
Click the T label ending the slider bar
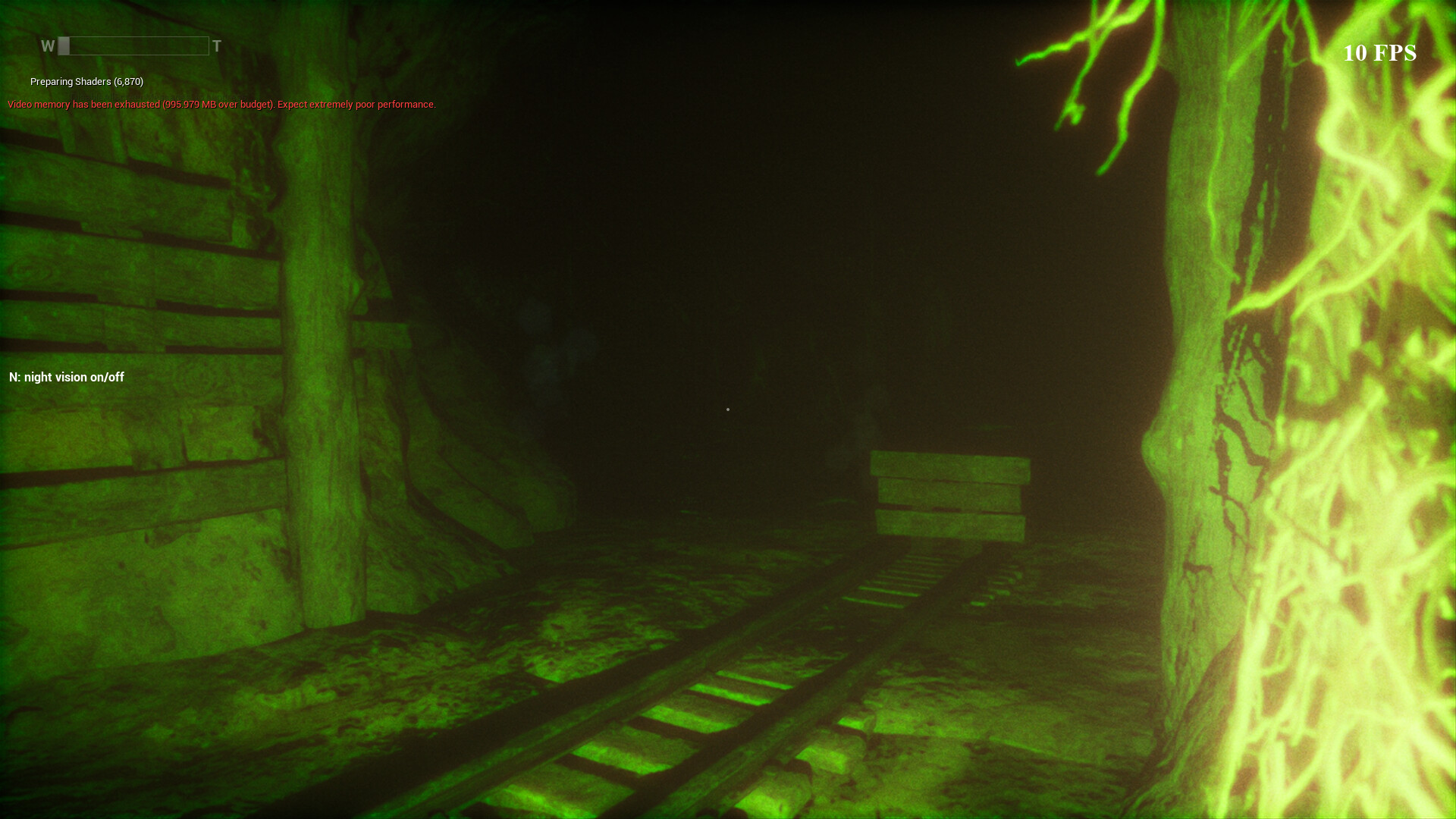pos(218,46)
